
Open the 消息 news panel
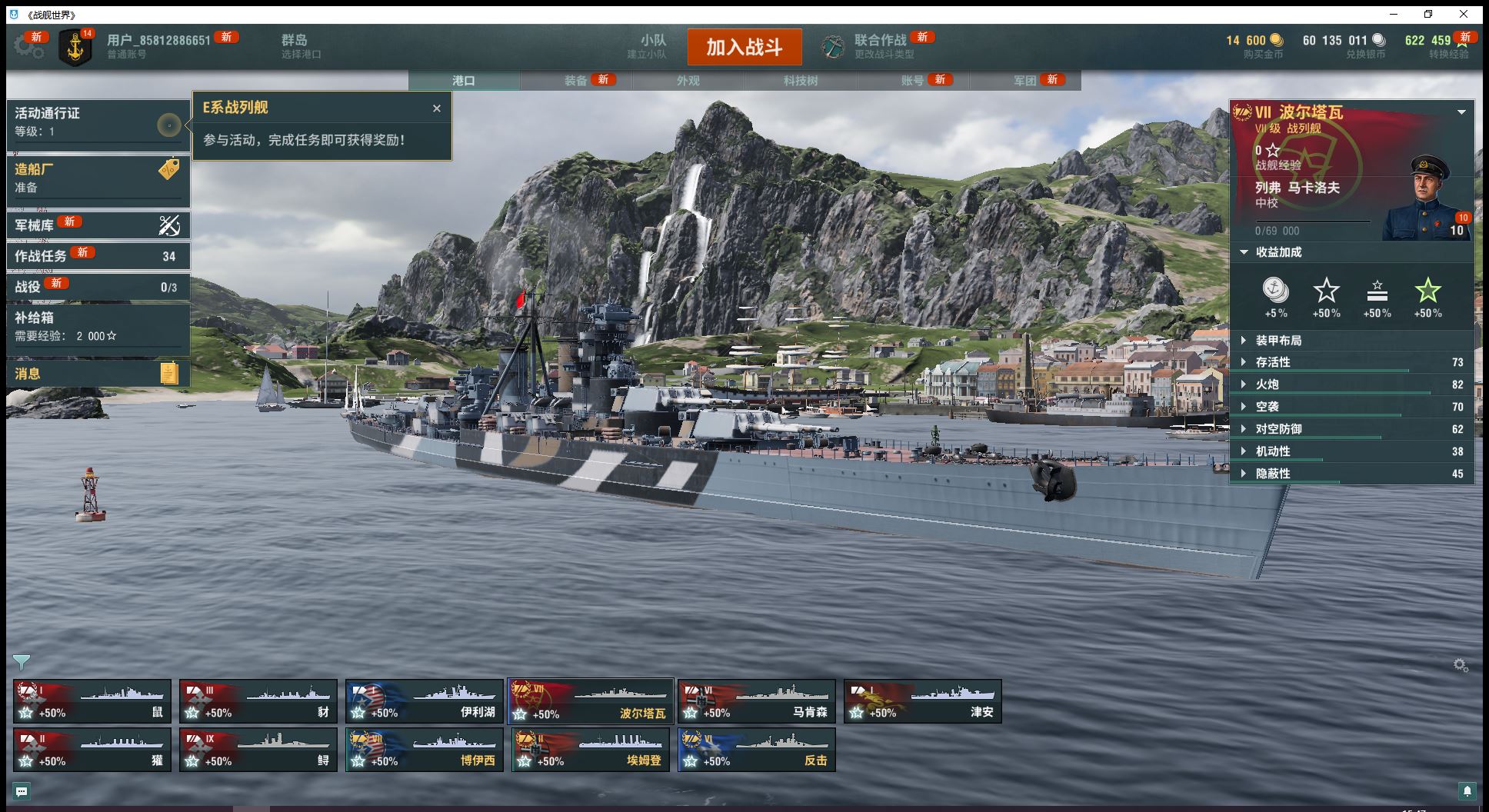(98, 374)
